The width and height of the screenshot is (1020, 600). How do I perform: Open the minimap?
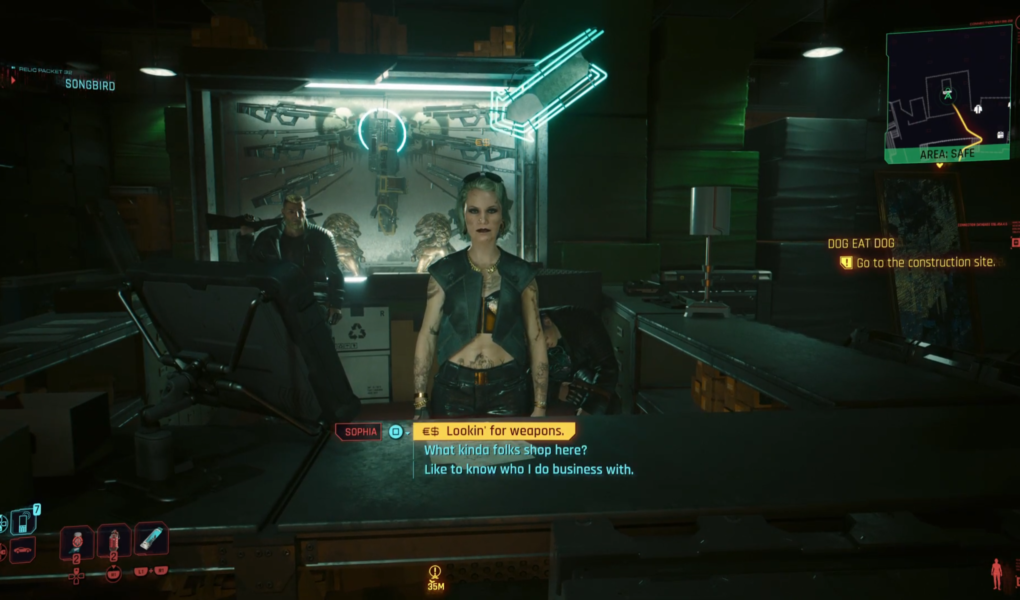click(x=947, y=93)
